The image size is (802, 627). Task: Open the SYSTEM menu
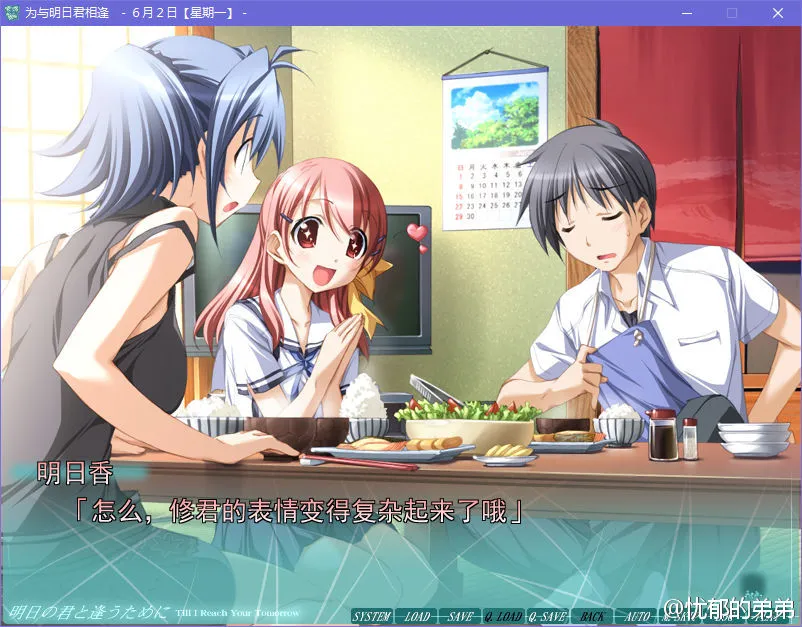click(x=371, y=616)
